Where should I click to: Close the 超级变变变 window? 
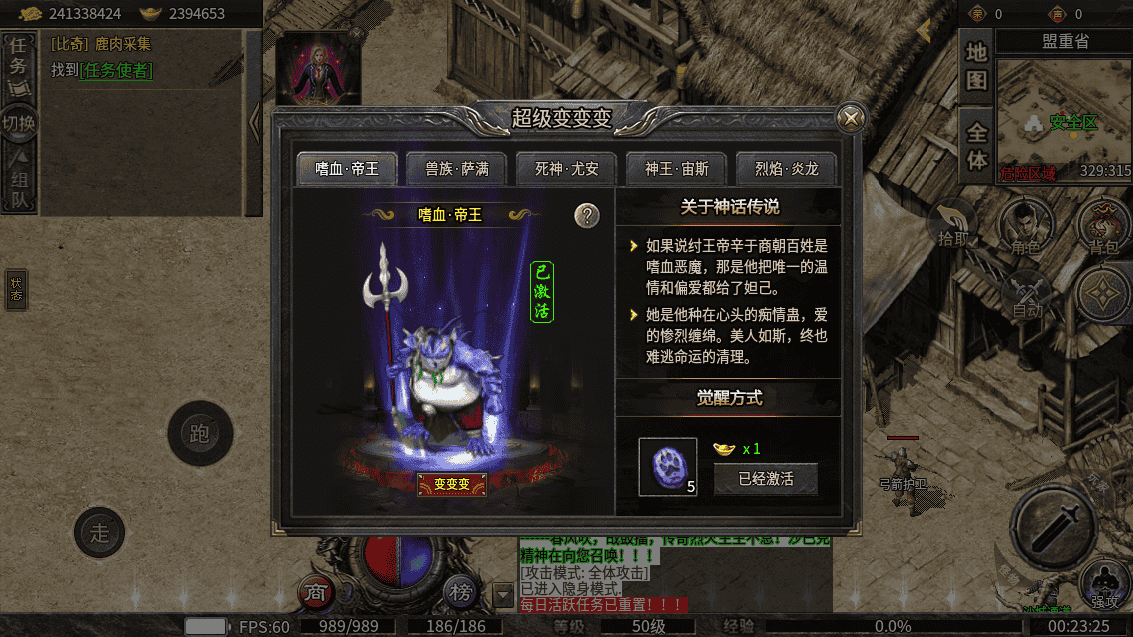tap(851, 118)
